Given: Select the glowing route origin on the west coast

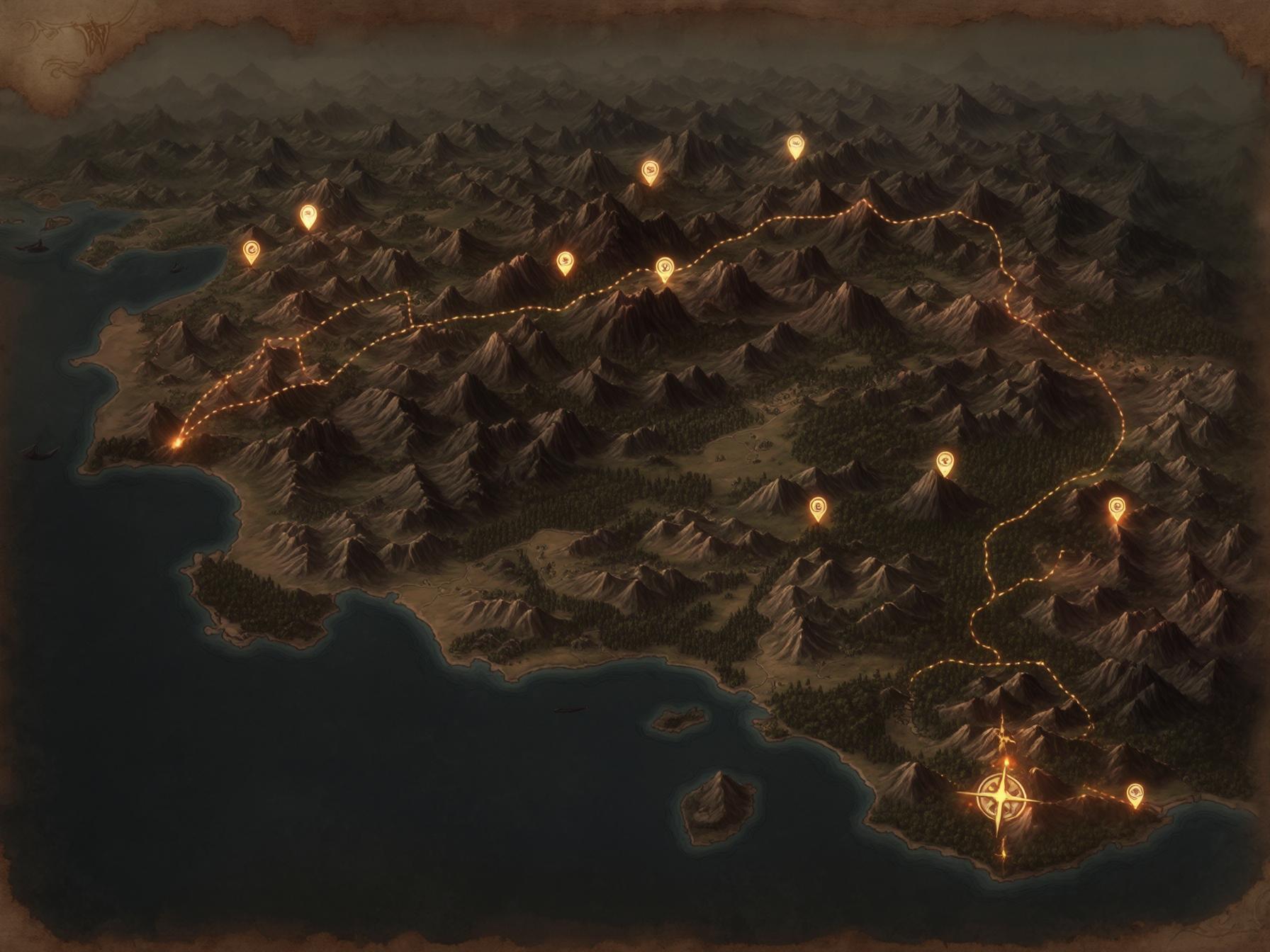Looking at the screenshot, I should coord(176,441).
